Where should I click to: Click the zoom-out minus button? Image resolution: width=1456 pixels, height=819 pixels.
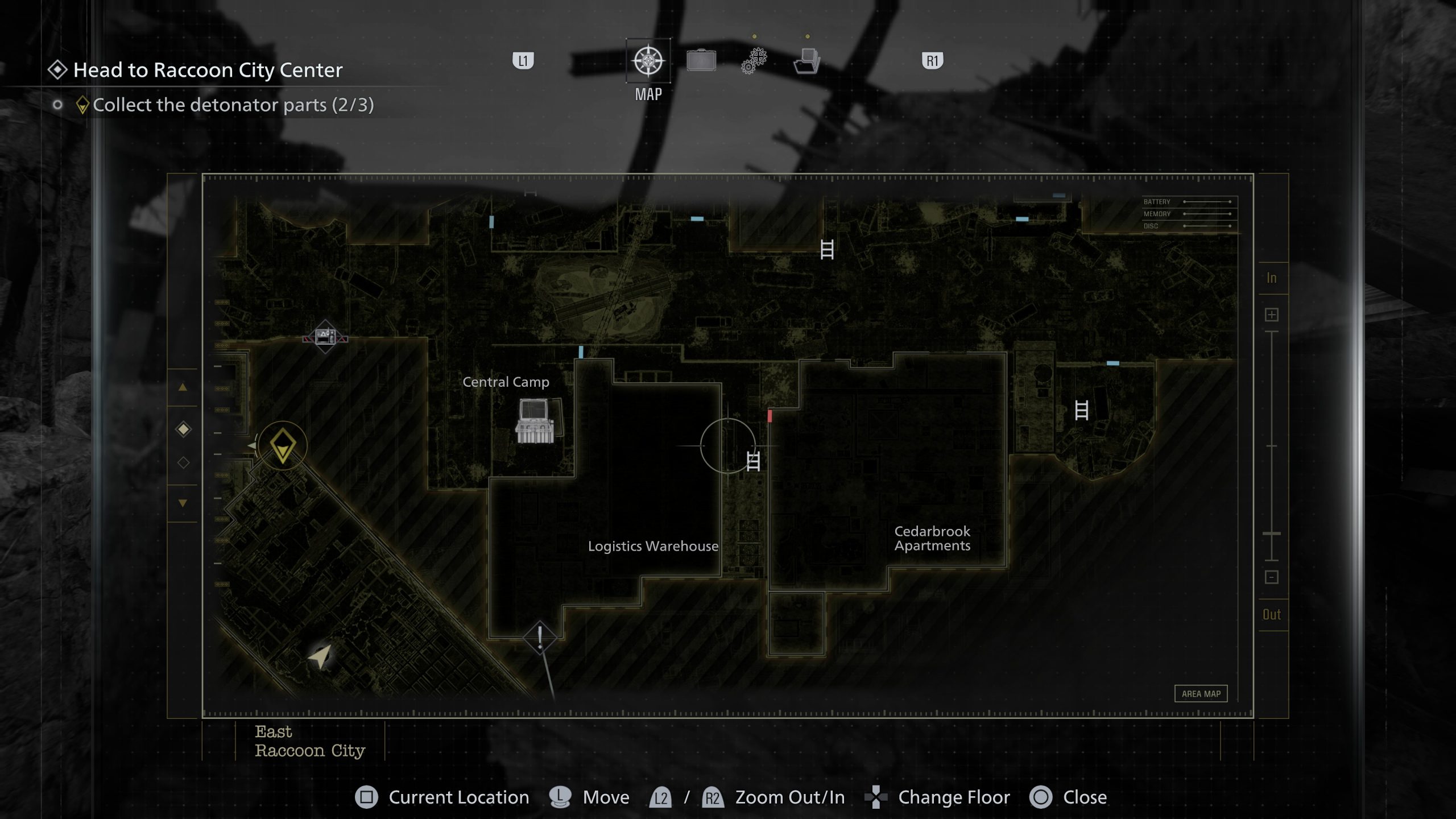pyautogui.click(x=1272, y=577)
